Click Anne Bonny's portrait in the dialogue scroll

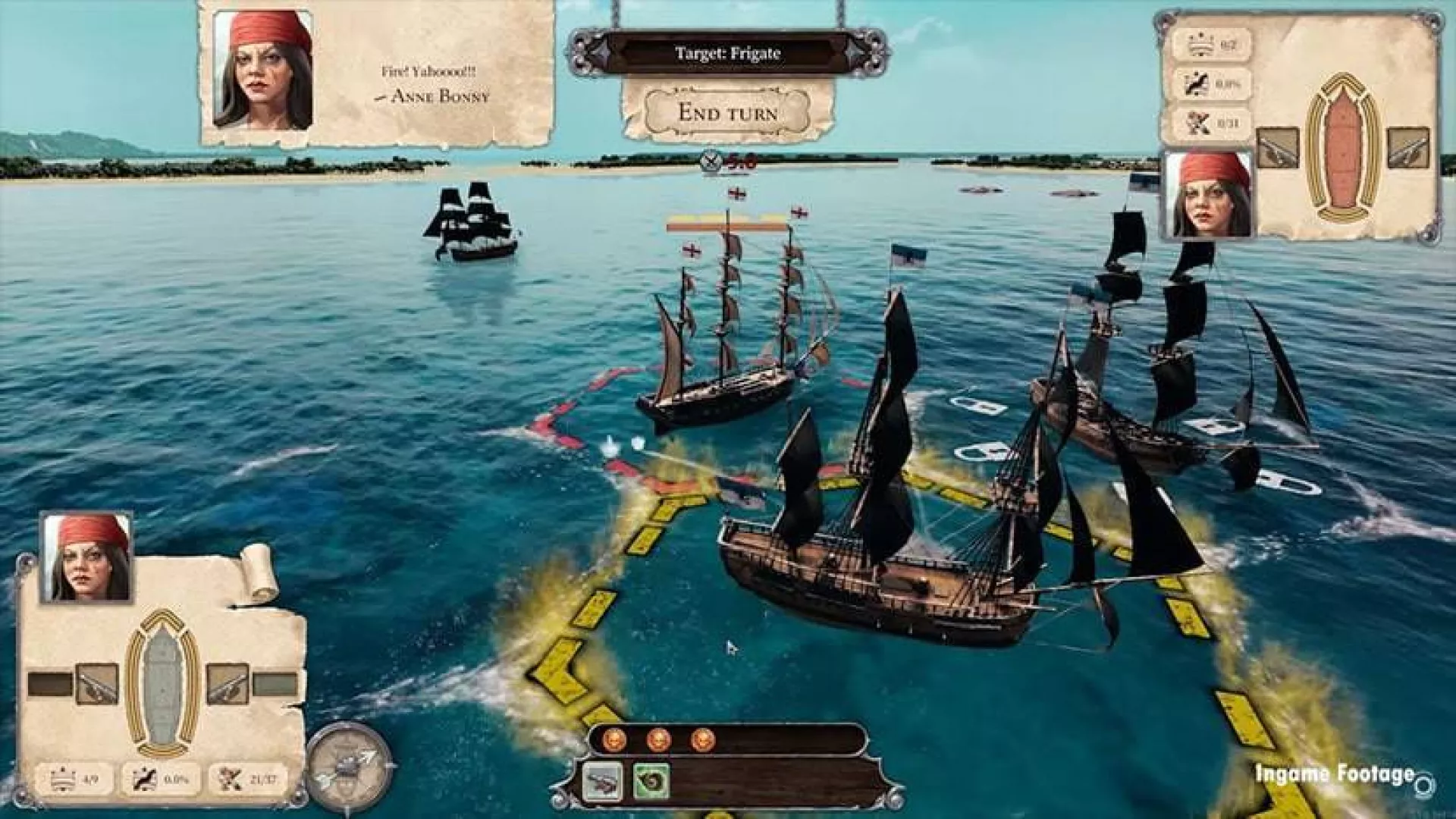[x=262, y=70]
